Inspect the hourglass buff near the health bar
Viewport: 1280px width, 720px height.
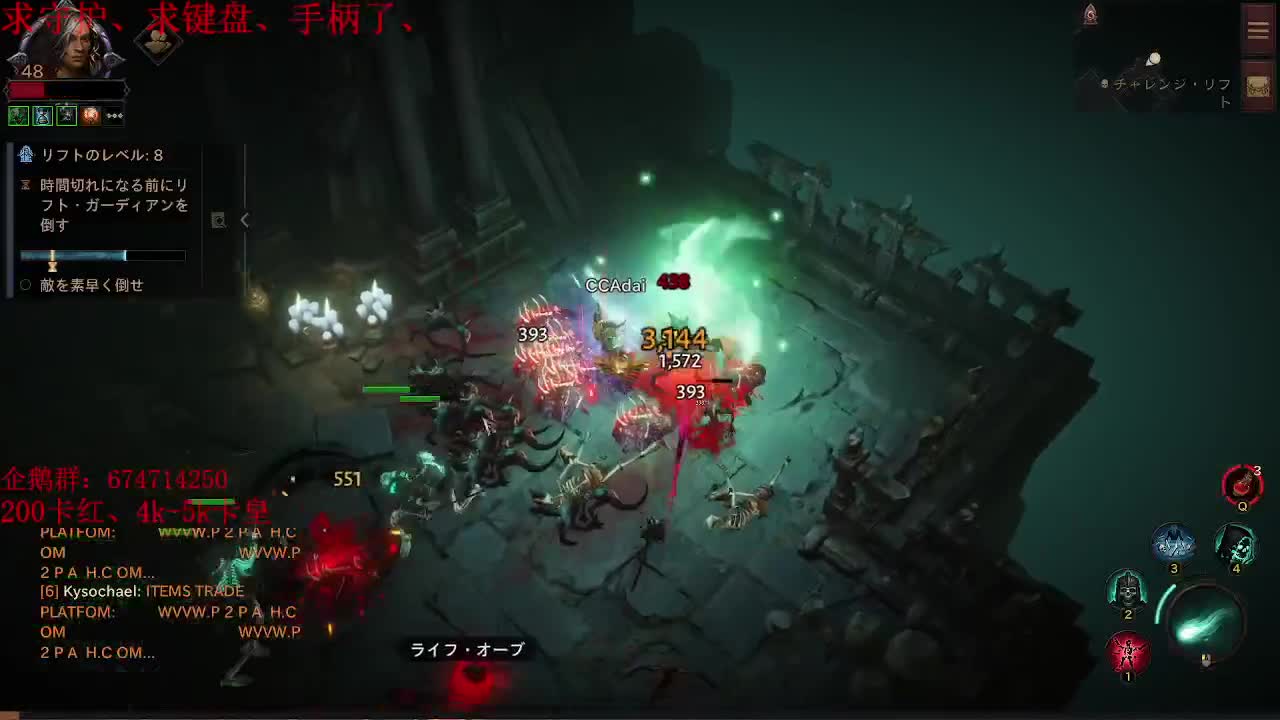coord(42,116)
